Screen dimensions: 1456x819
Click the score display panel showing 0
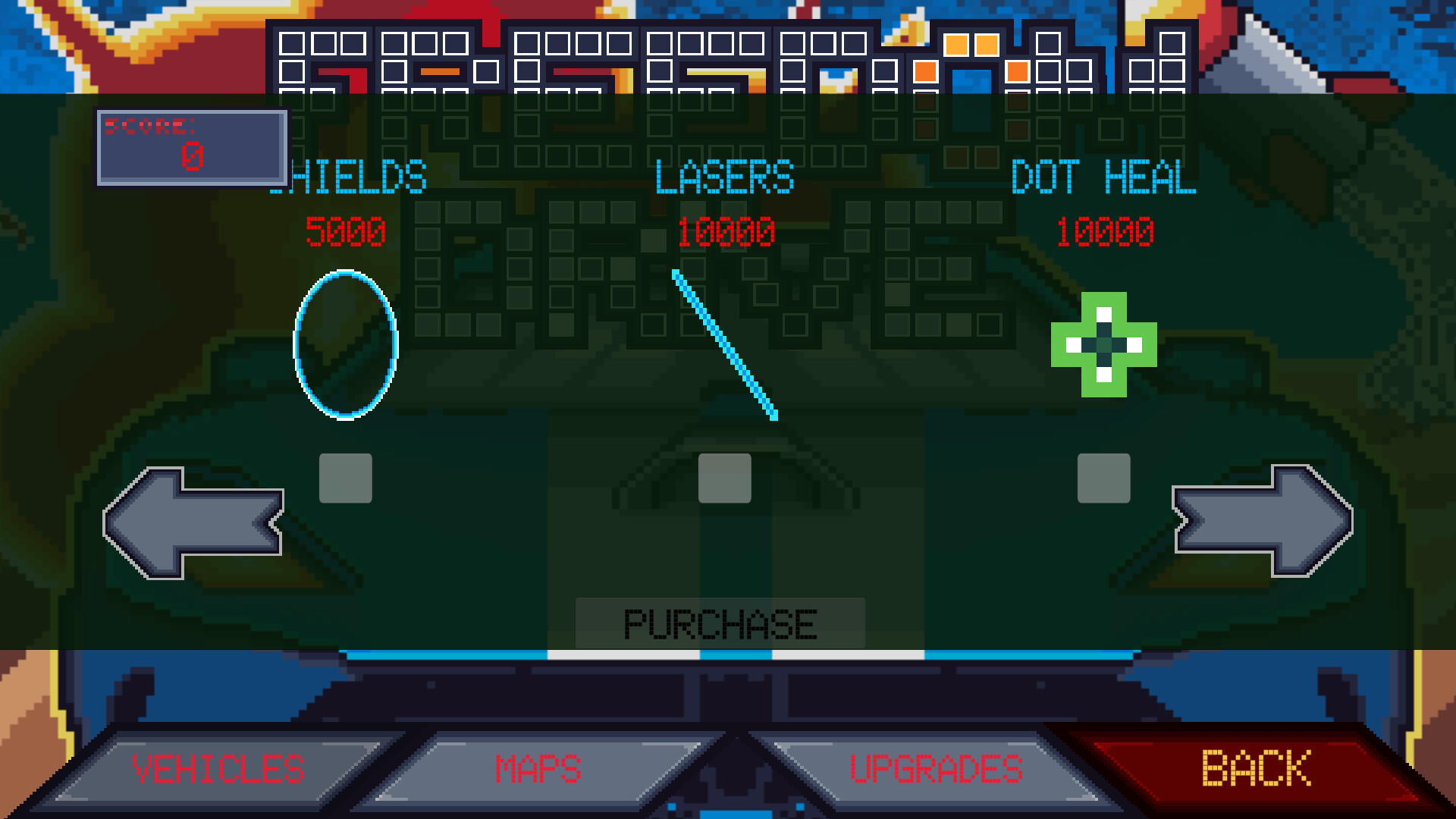coord(192,146)
